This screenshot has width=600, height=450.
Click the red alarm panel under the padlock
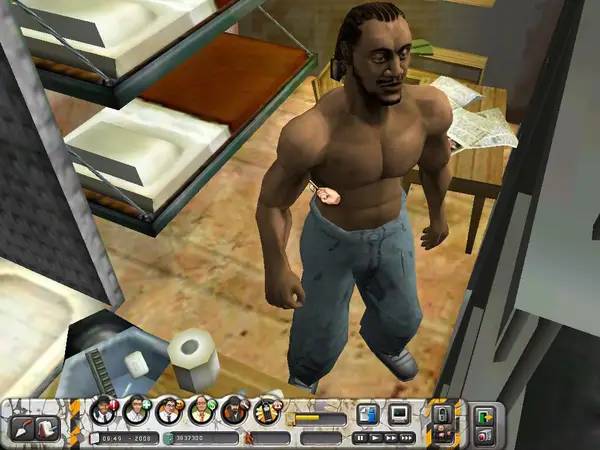[x=442, y=434]
